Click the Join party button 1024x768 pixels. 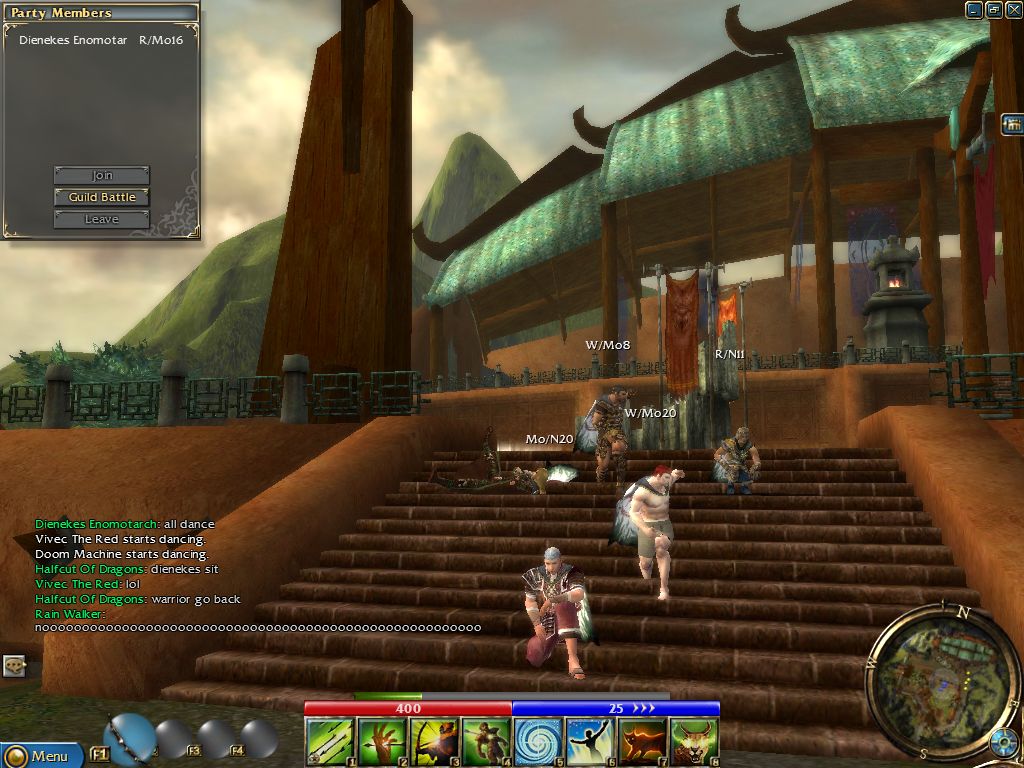[101, 175]
